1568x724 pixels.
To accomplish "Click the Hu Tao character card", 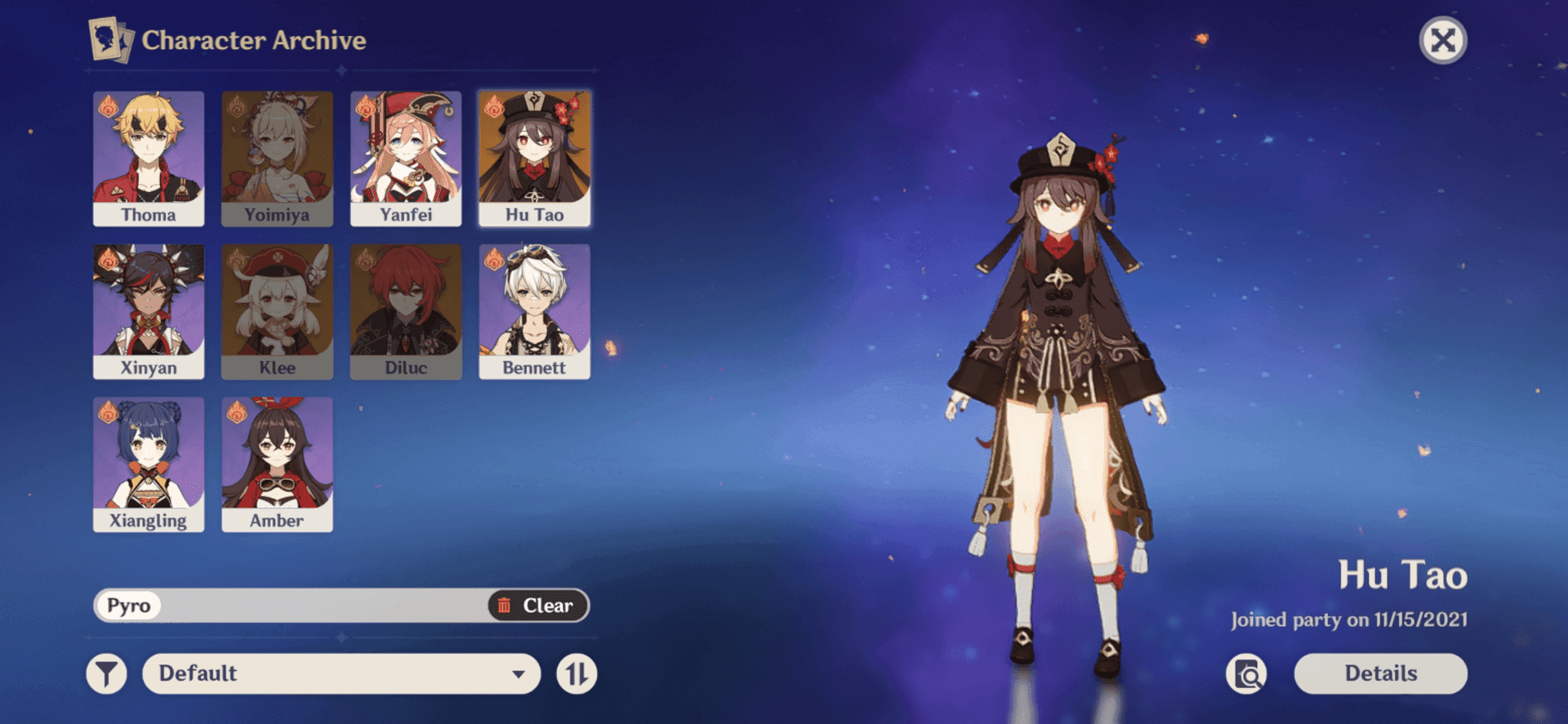I will click(x=534, y=159).
